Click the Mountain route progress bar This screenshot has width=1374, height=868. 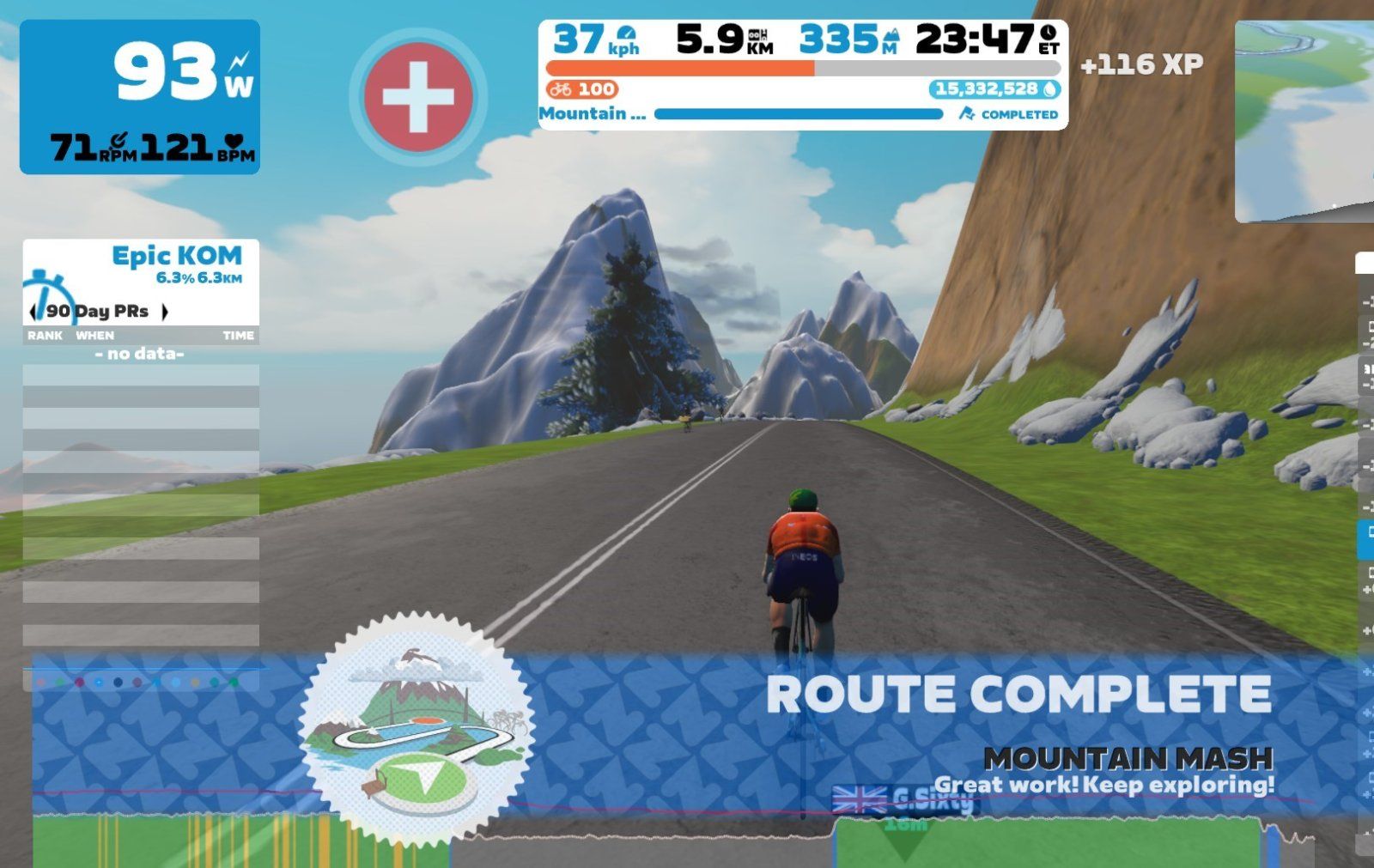click(798, 114)
